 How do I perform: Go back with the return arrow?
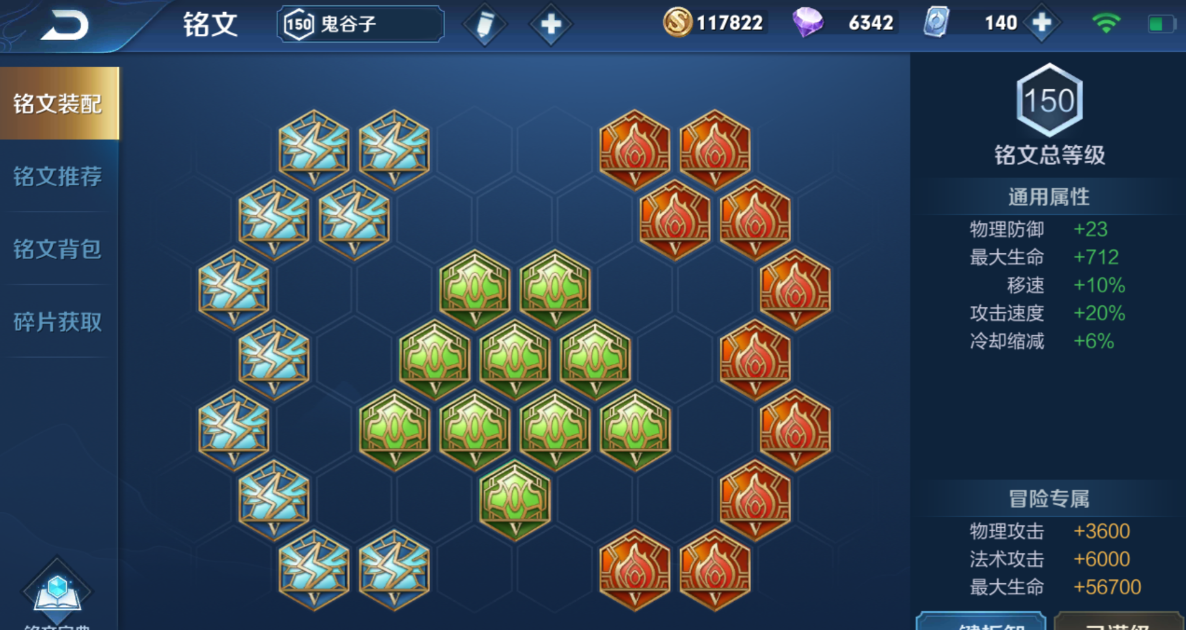(x=64, y=25)
